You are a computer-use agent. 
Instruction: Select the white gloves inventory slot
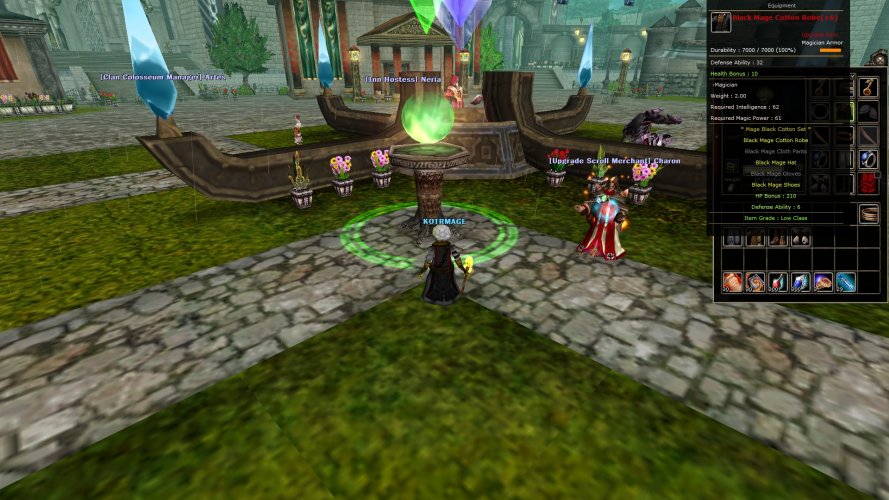[800, 238]
